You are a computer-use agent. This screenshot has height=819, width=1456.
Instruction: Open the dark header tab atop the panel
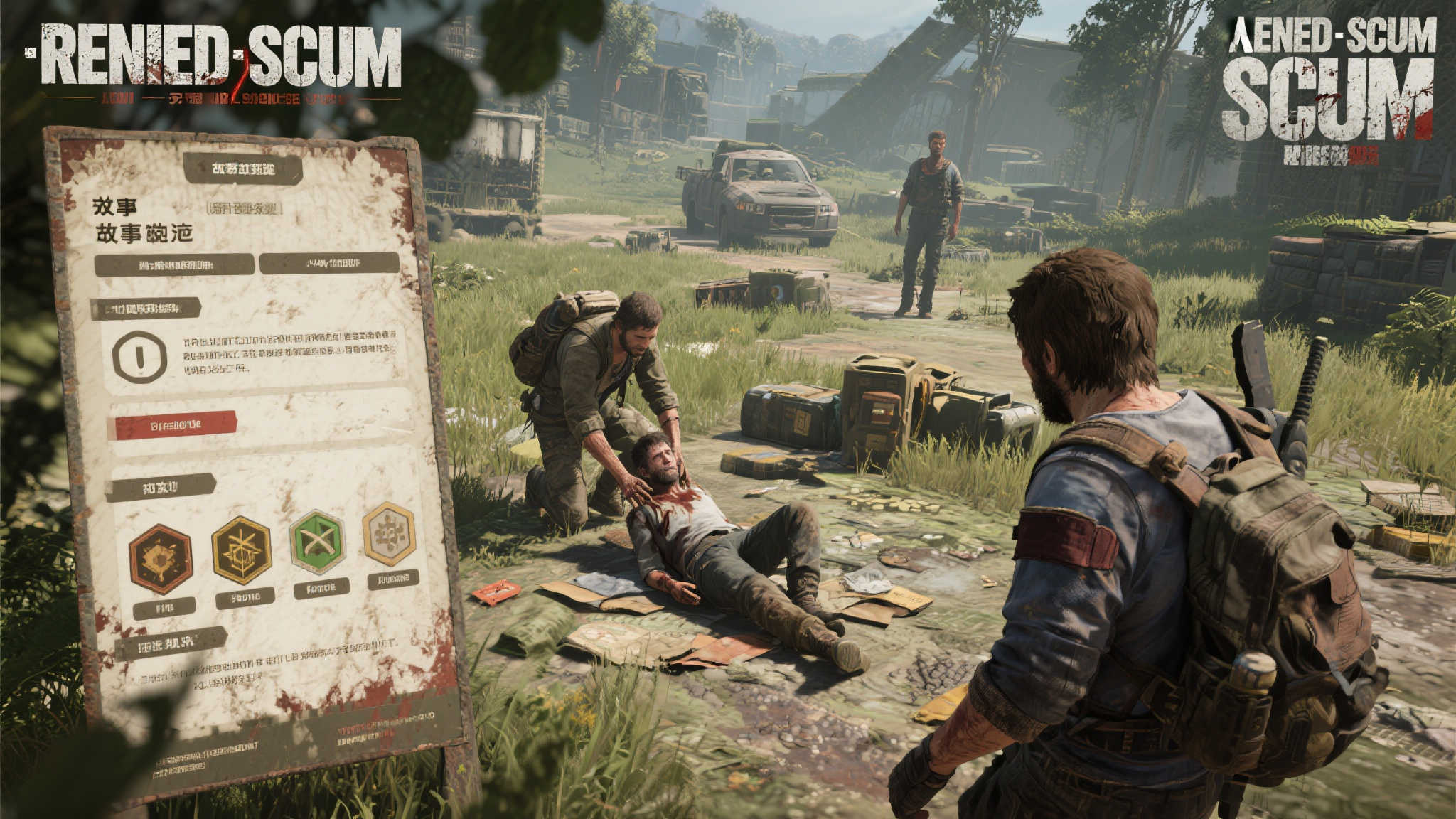tap(242, 169)
